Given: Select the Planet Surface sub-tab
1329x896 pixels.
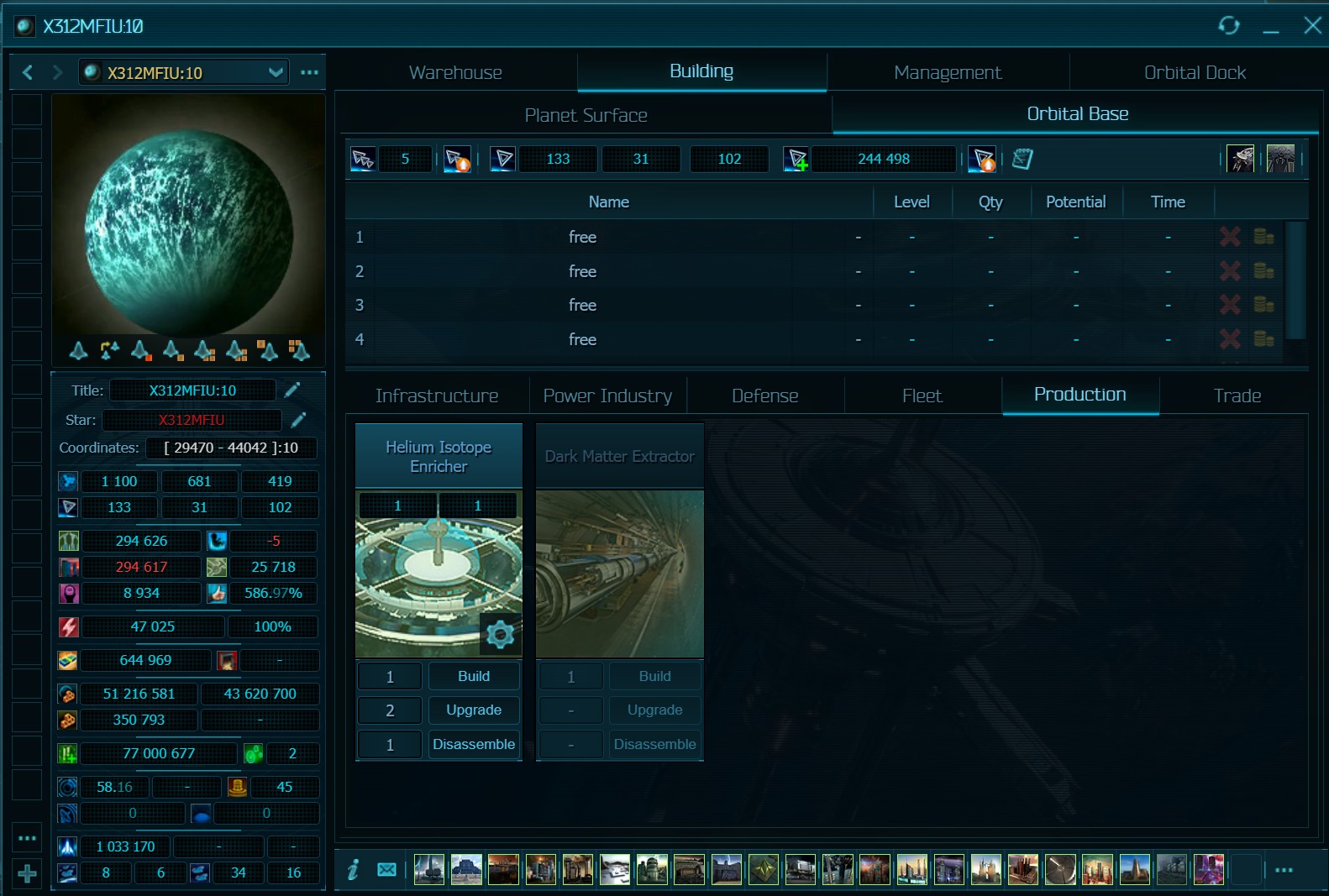Looking at the screenshot, I should [x=586, y=115].
